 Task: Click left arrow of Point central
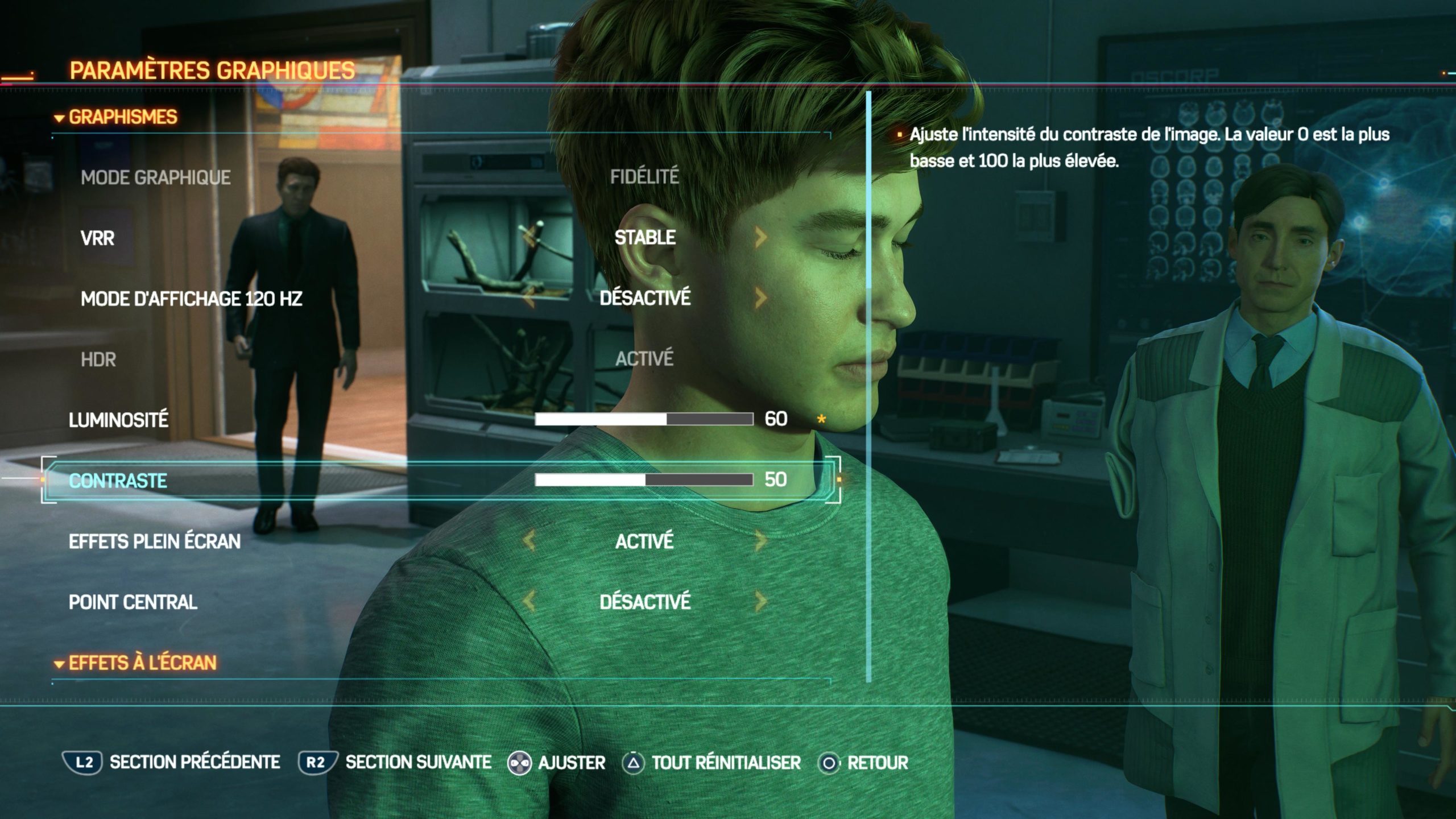(x=529, y=601)
